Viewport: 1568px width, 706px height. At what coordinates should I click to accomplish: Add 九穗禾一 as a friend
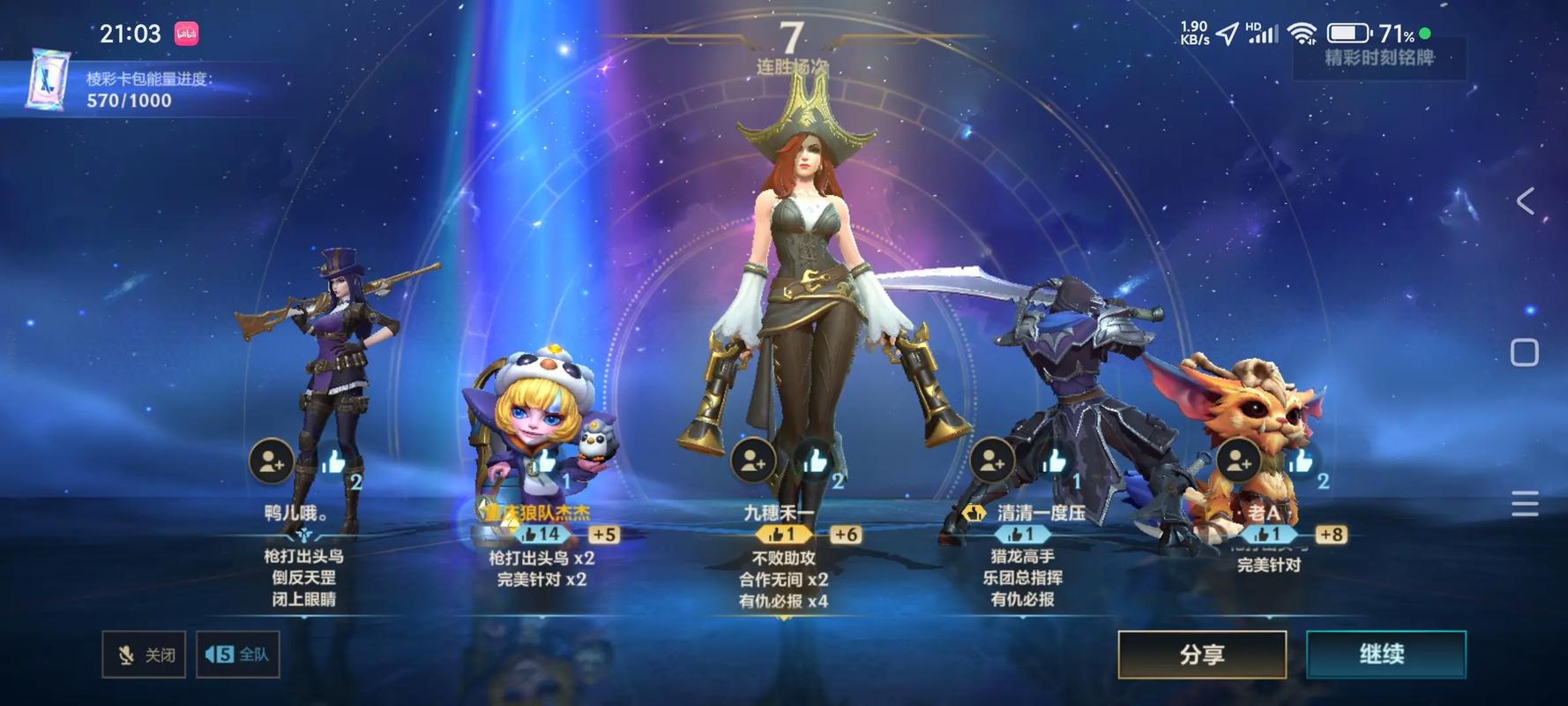pyautogui.click(x=752, y=460)
